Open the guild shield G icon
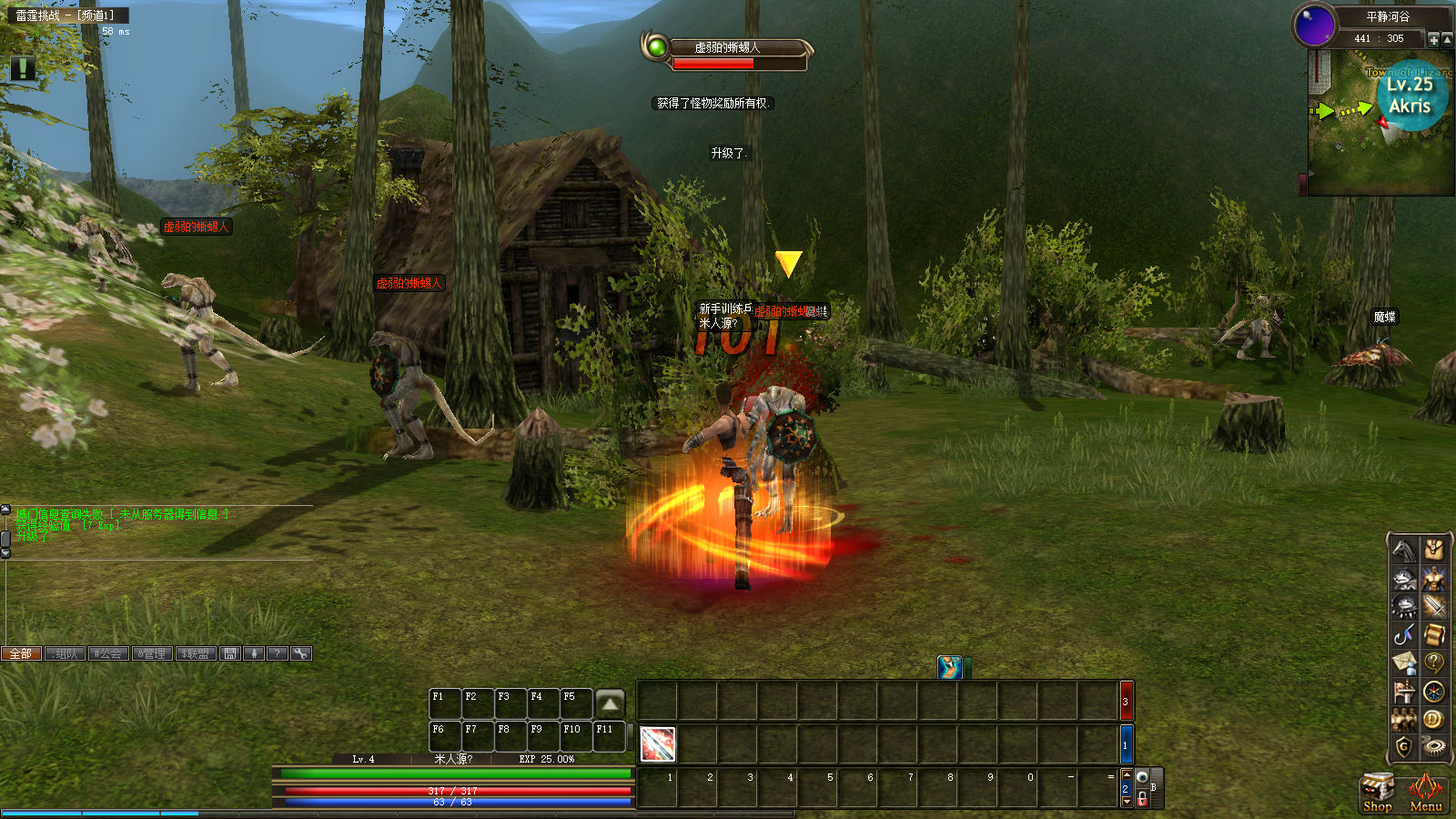This screenshot has height=819, width=1456. 1404,748
